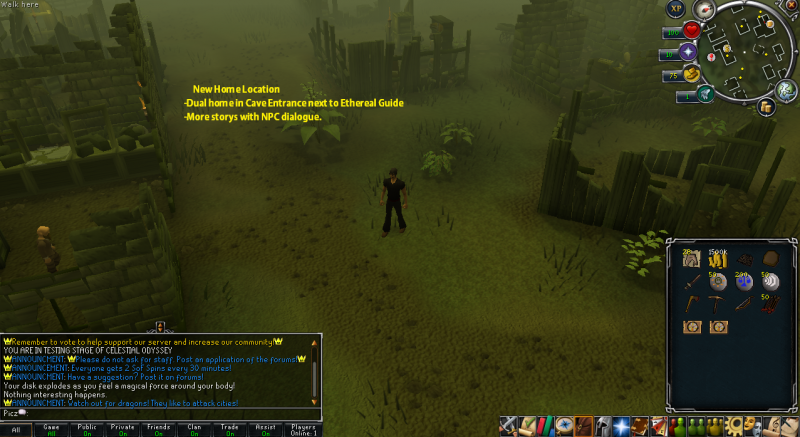Select the hatchet inventory slot
The width and height of the screenshot is (800, 437).
pyautogui.click(x=692, y=304)
